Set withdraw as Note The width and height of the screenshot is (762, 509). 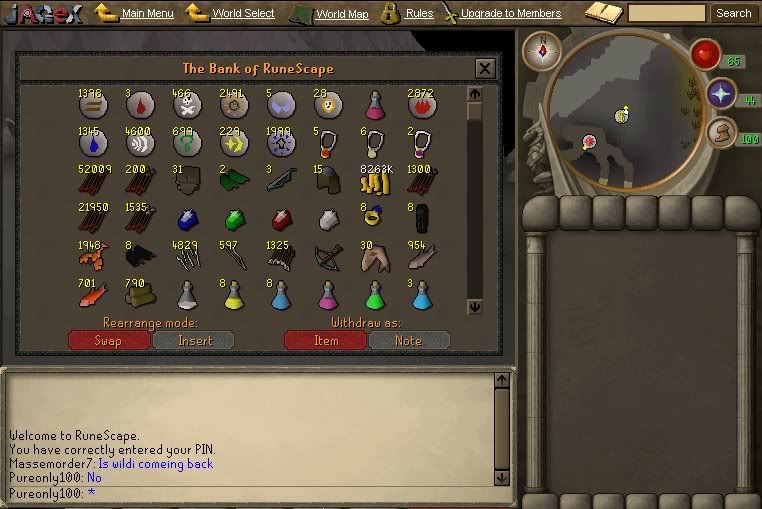pyautogui.click(x=409, y=340)
